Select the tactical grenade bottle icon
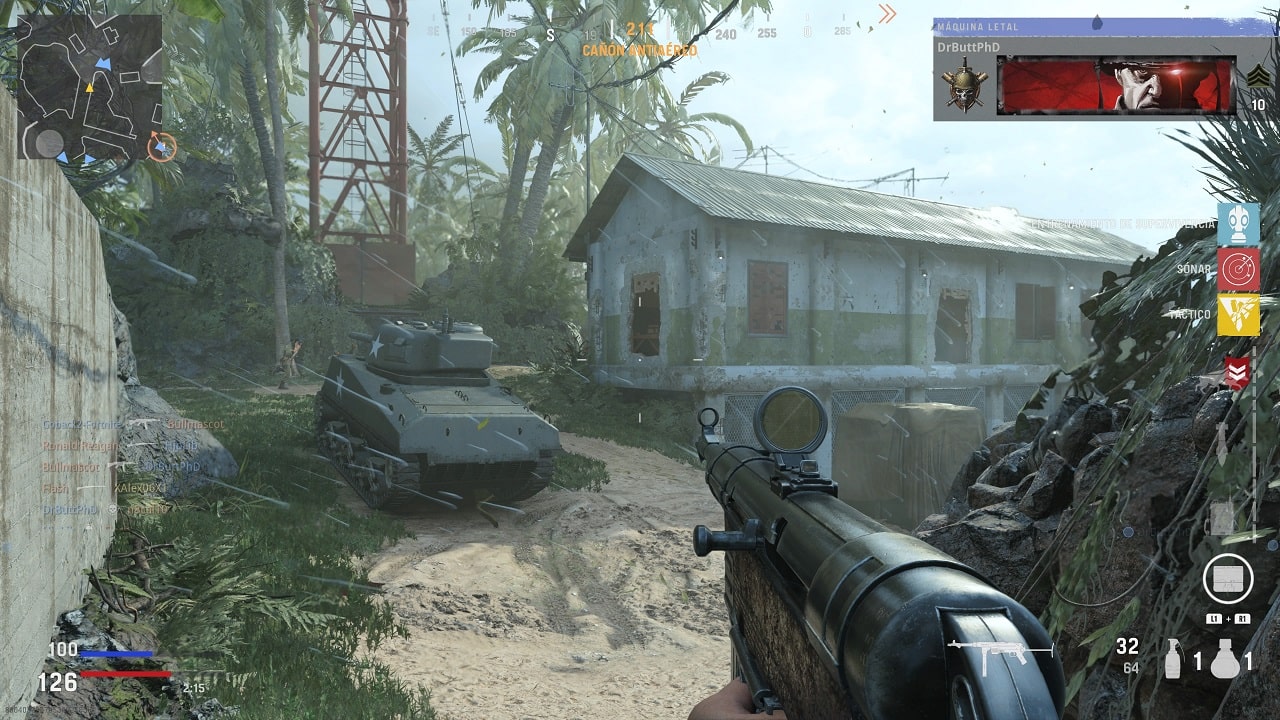1280x720 pixels. pyautogui.click(x=1173, y=659)
